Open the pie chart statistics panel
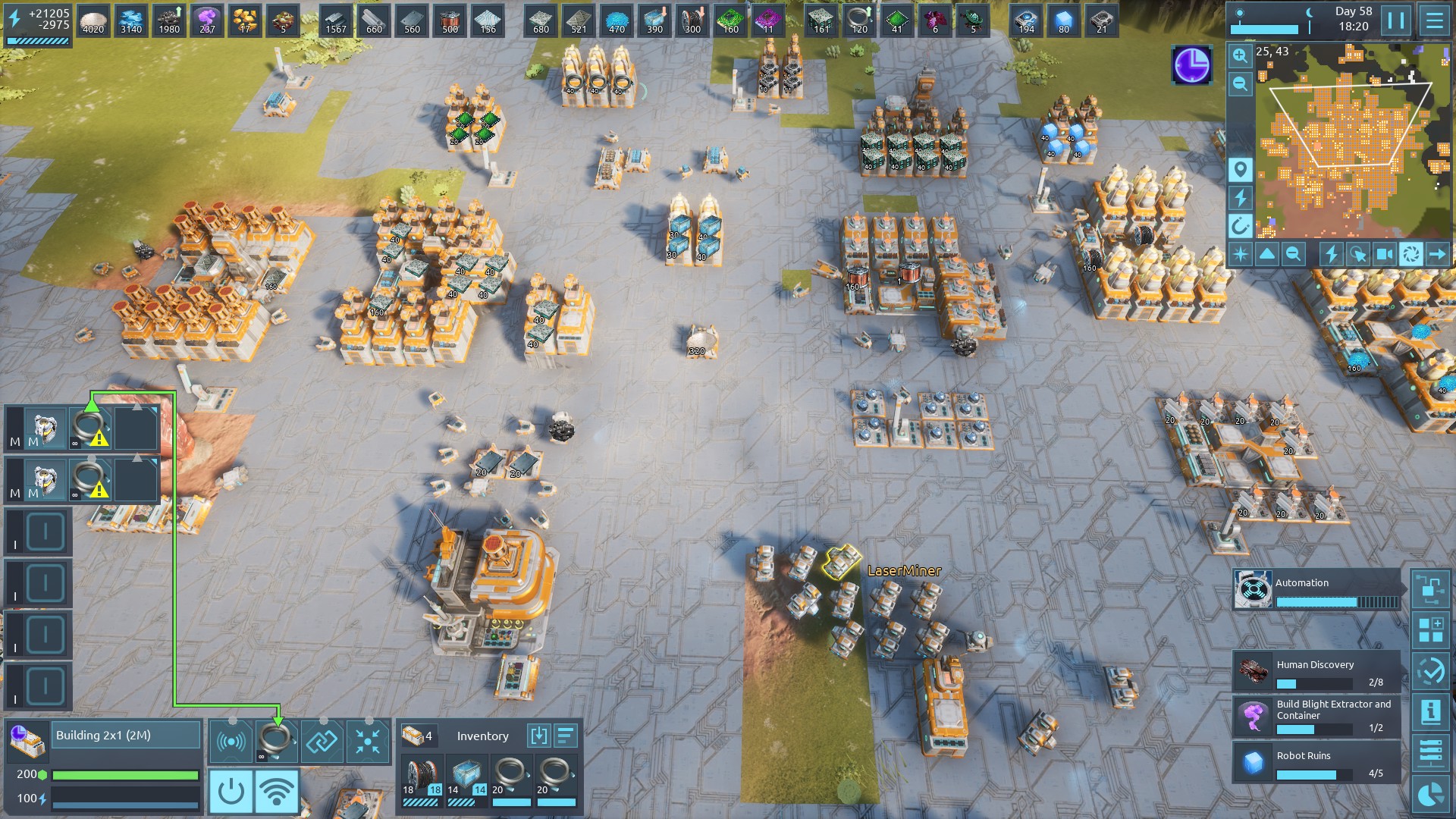The width and height of the screenshot is (1456, 819). pyautogui.click(x=1431, y=794)
